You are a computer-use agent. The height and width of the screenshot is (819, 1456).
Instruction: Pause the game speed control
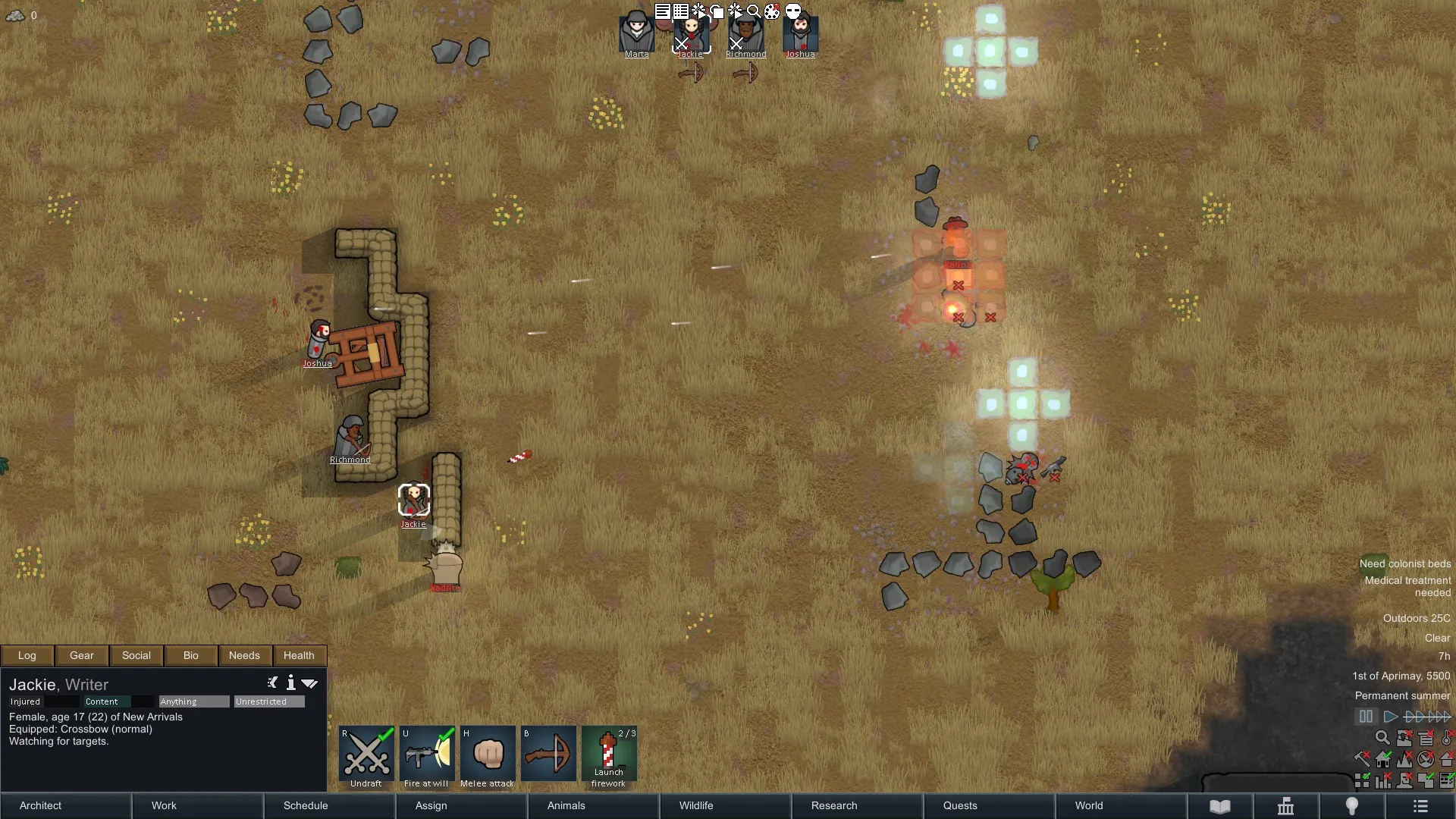tap(1366, 717)
